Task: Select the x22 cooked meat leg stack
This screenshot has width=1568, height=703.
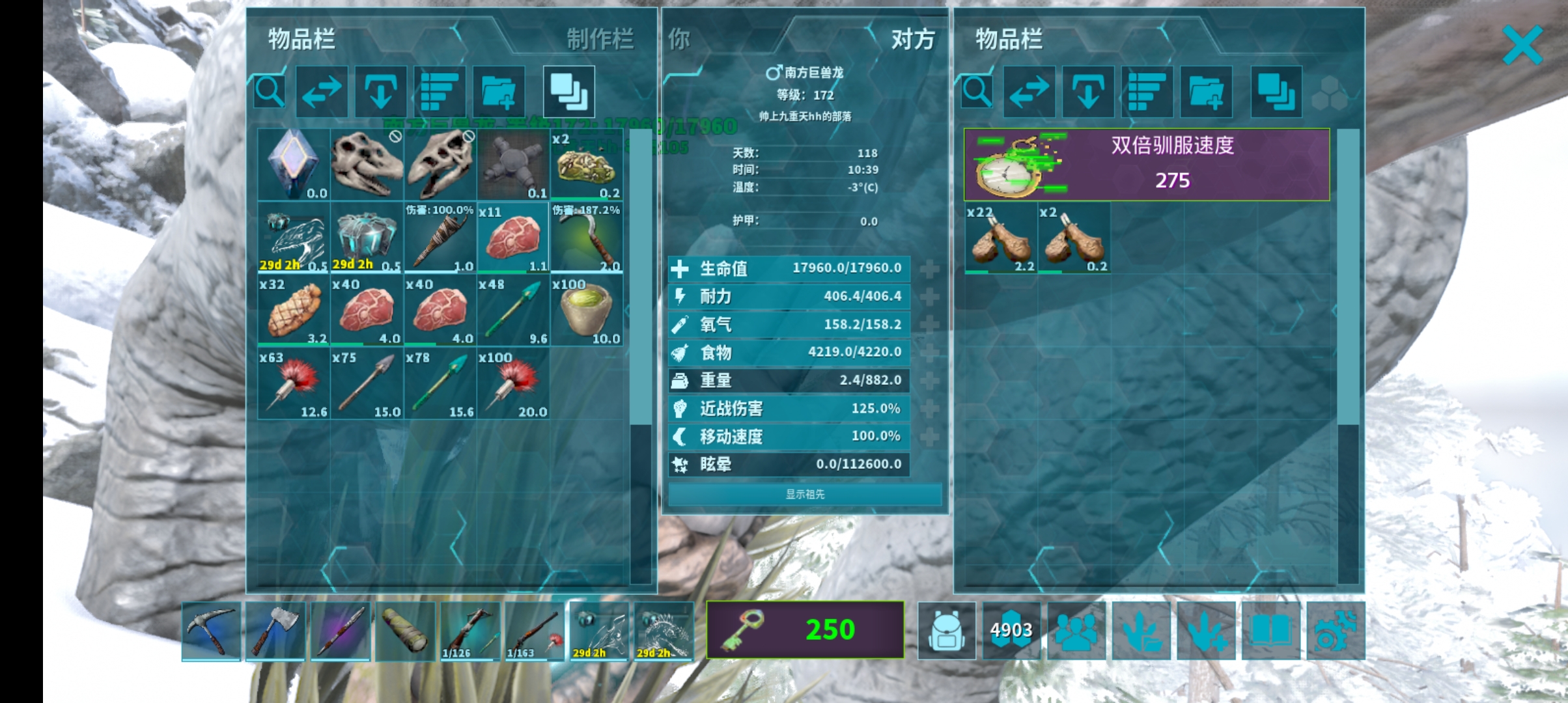Action: (x=1001, y=238)
